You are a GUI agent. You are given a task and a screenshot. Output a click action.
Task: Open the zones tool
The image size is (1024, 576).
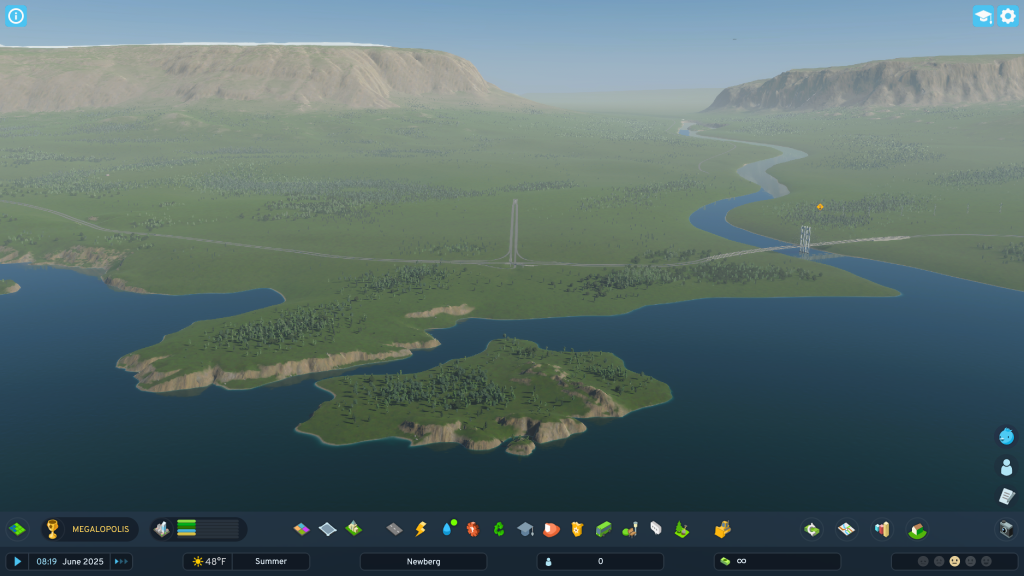click(301, 529)
